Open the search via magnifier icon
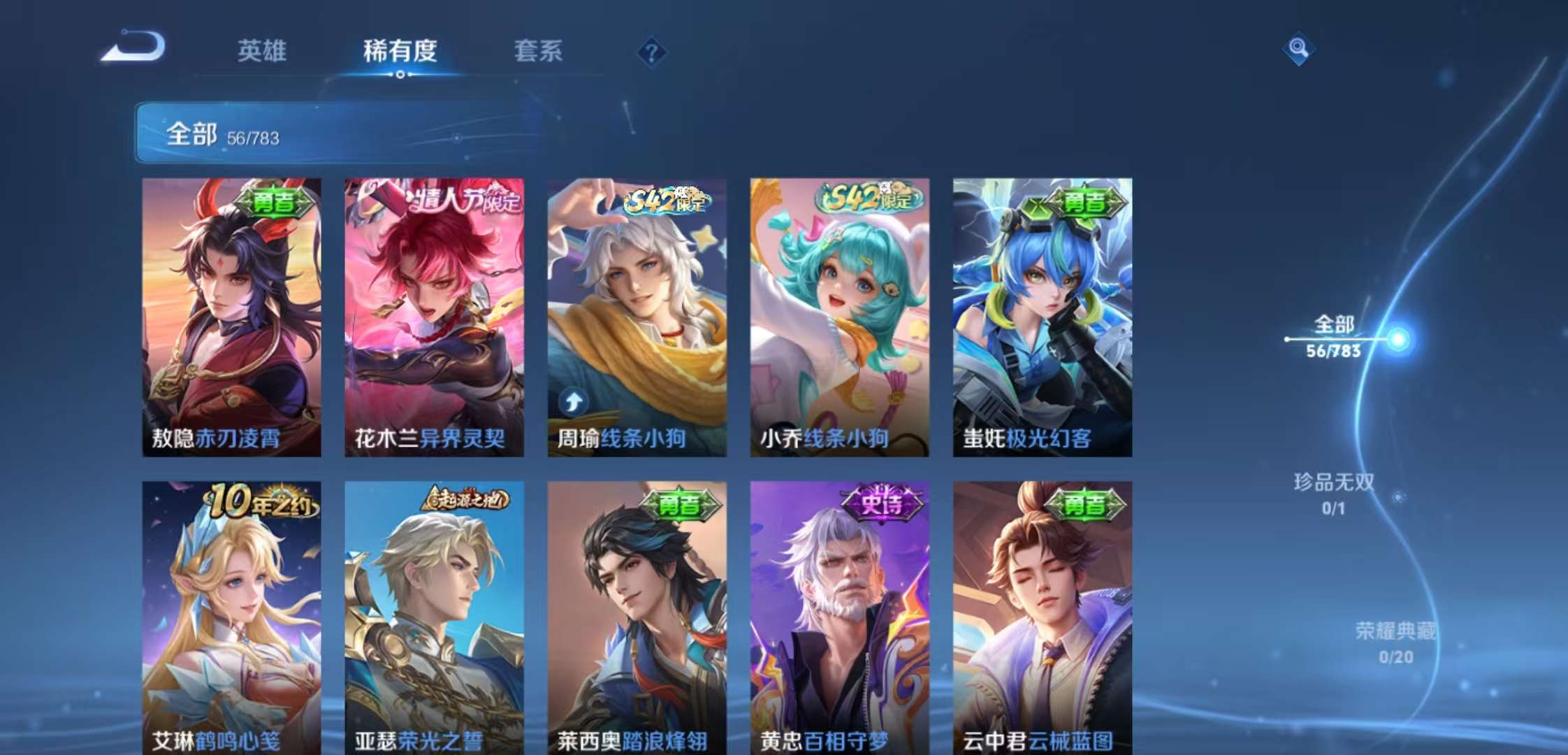This screenshot has height=755, width=1568. 1298,49
